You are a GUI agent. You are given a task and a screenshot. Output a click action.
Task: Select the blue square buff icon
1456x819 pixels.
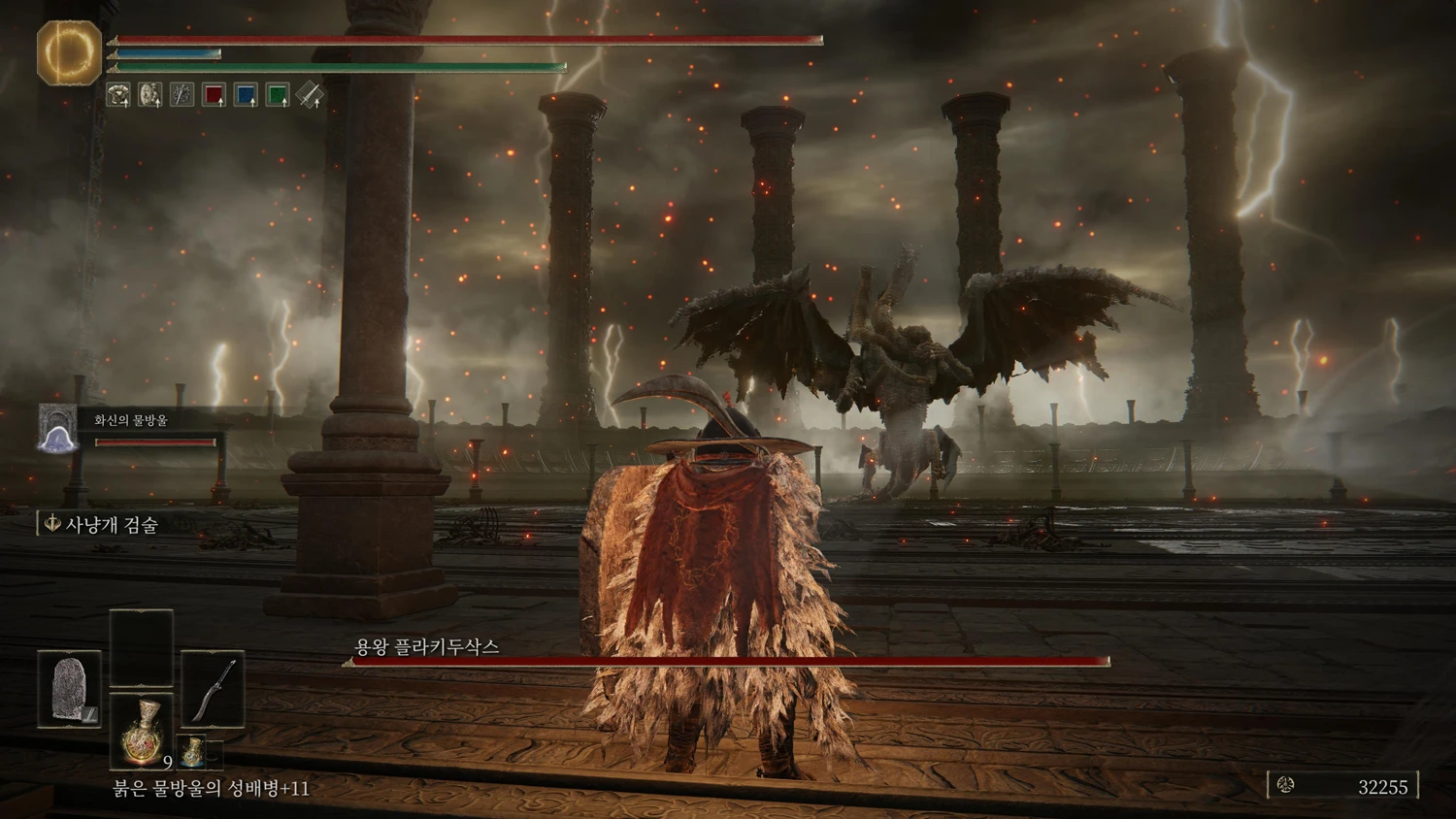click(246, 95)
